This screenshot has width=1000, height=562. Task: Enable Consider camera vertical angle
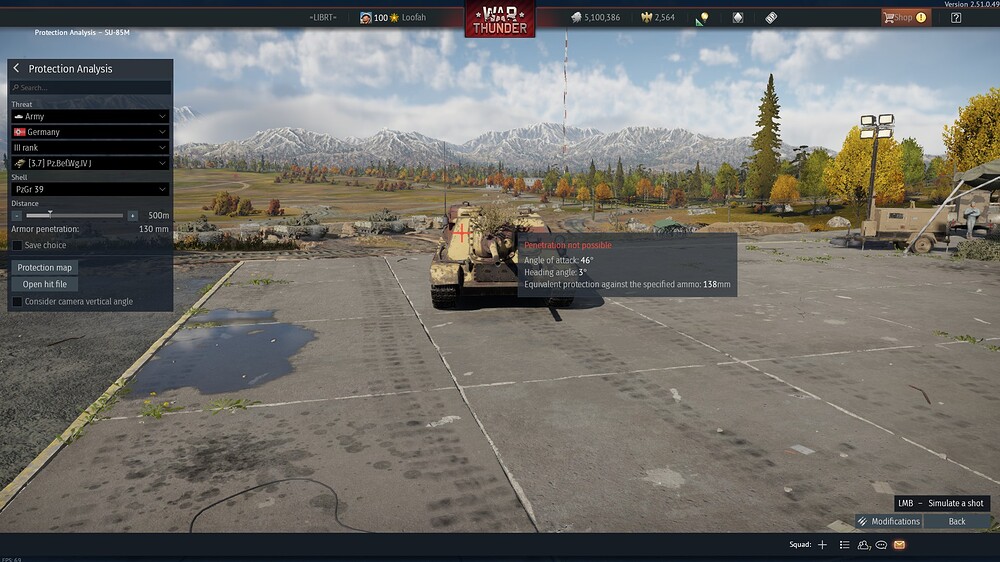(x=17, y=301)
